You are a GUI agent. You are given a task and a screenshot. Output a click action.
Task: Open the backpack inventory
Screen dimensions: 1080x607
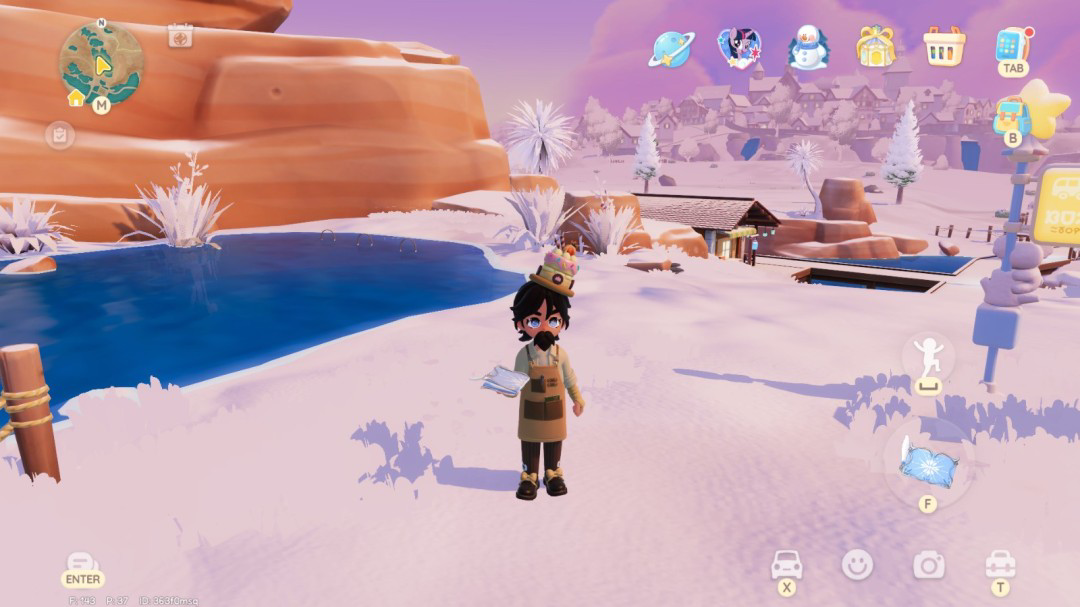point(1012,116)
